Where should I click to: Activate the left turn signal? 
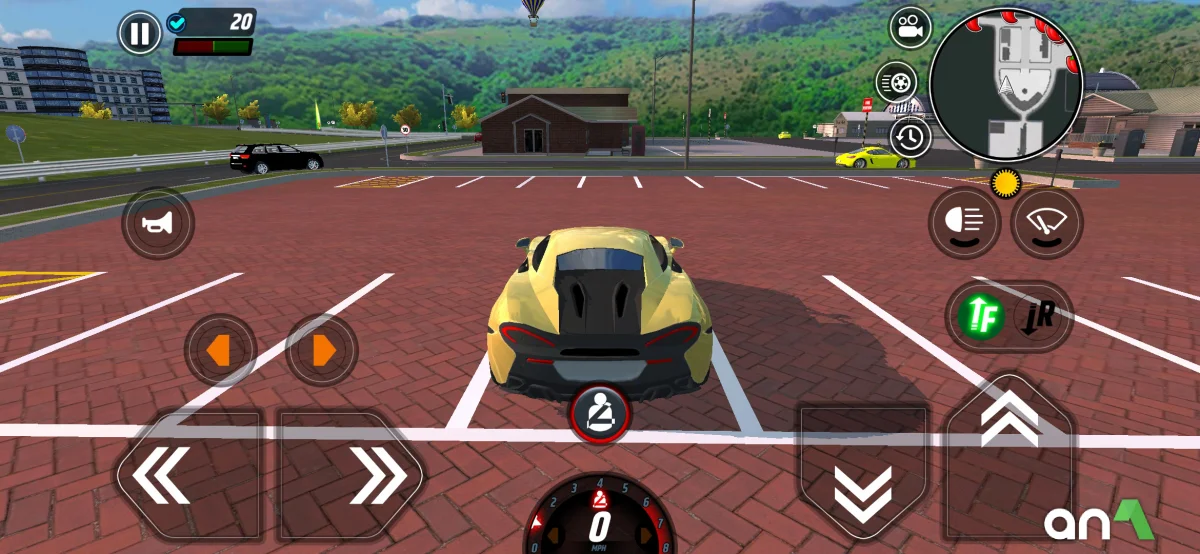pos(220,350)
